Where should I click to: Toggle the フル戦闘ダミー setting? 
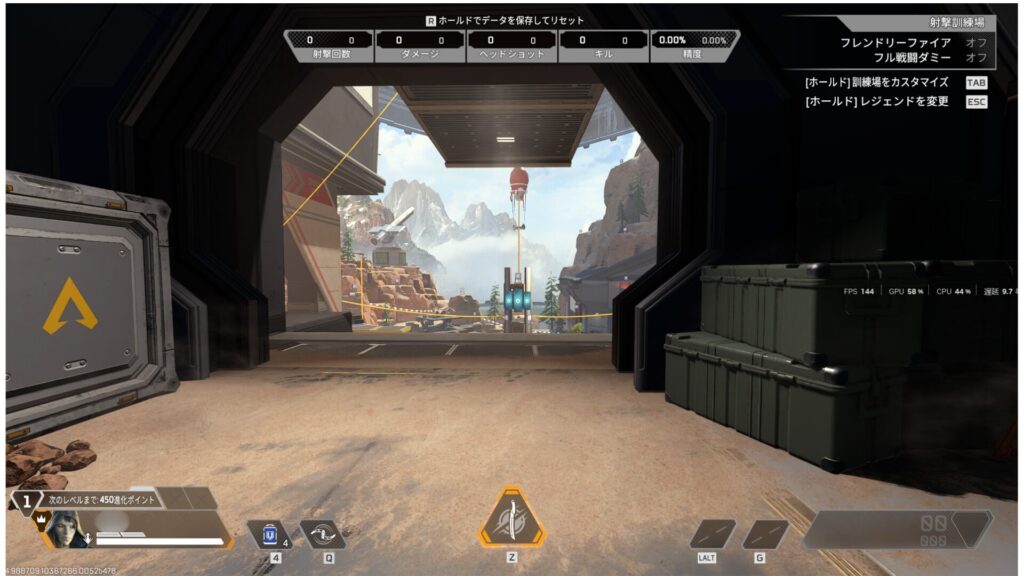(x=976, y=57)
